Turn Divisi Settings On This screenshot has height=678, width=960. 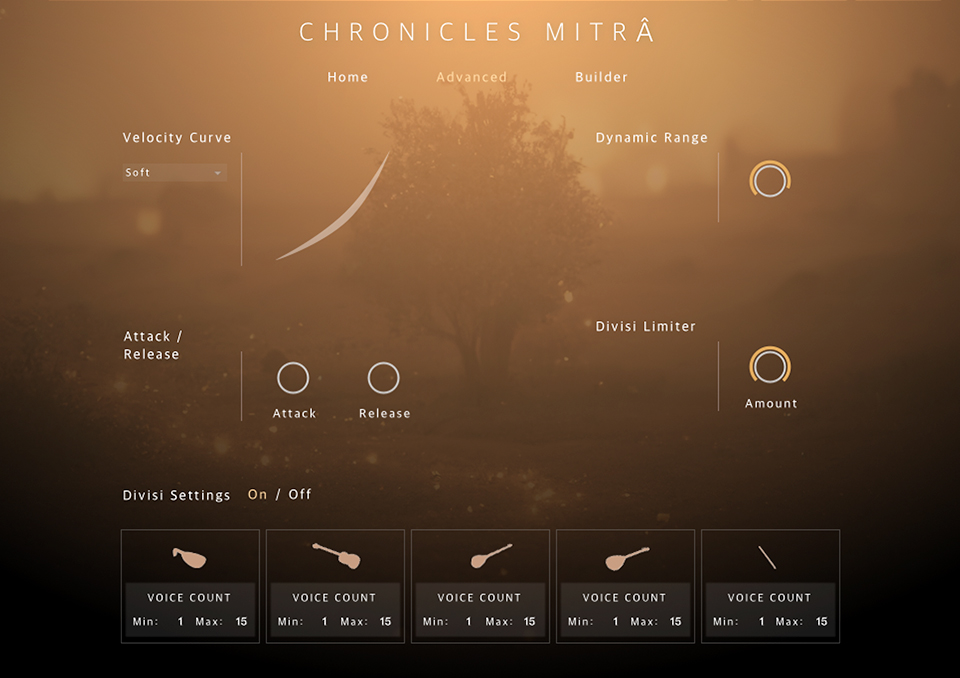257,495
